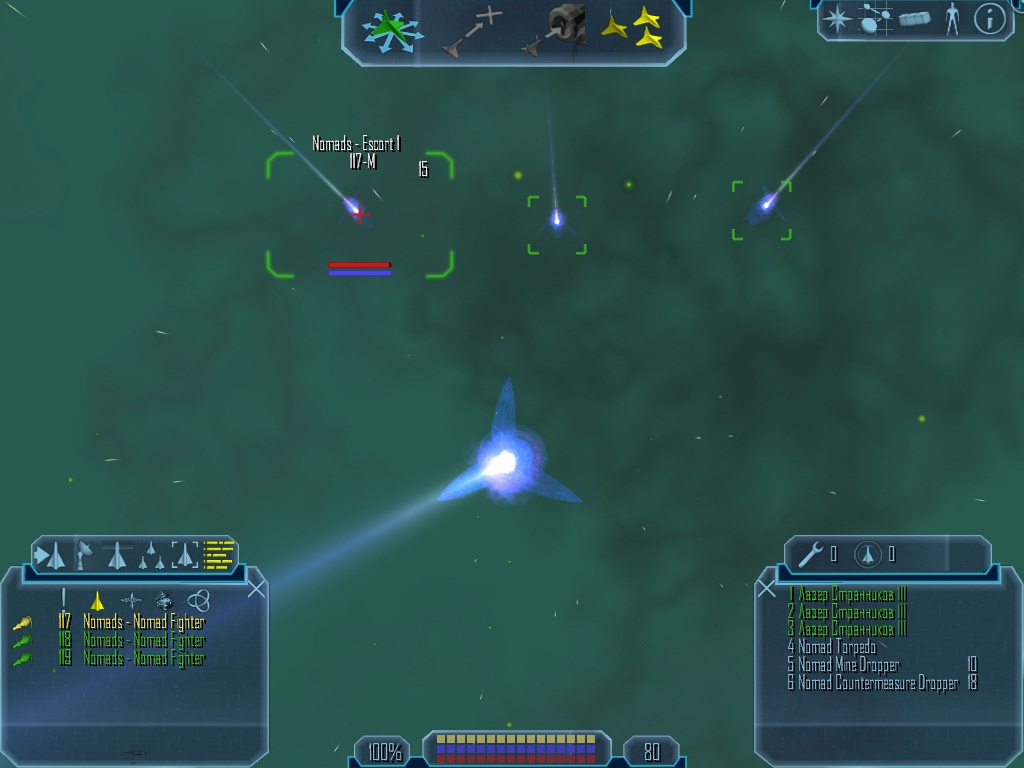Select contact 117 Nomad Fighter
The width and height of the screenshot is (1024, 768).
(143, 622)
